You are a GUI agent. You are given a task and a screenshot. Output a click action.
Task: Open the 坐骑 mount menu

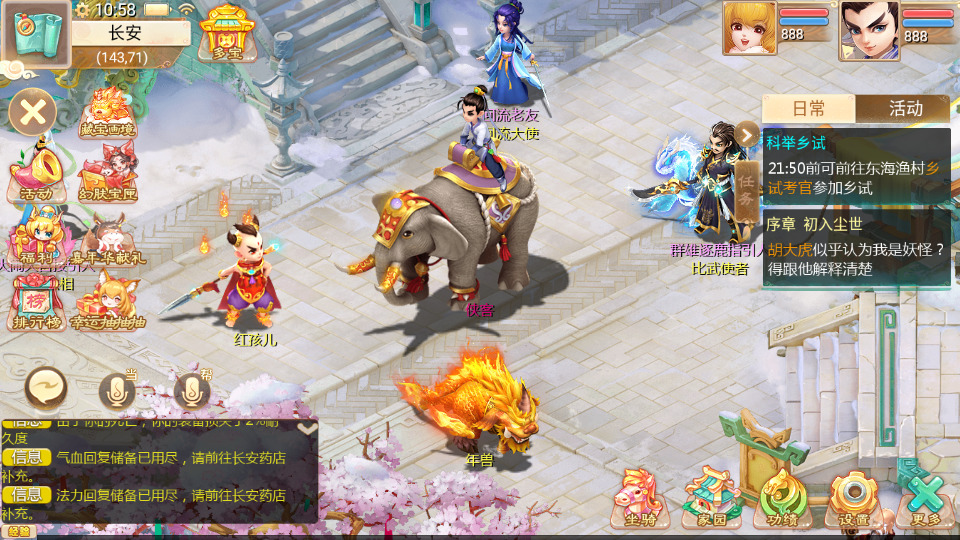[641, 498]
